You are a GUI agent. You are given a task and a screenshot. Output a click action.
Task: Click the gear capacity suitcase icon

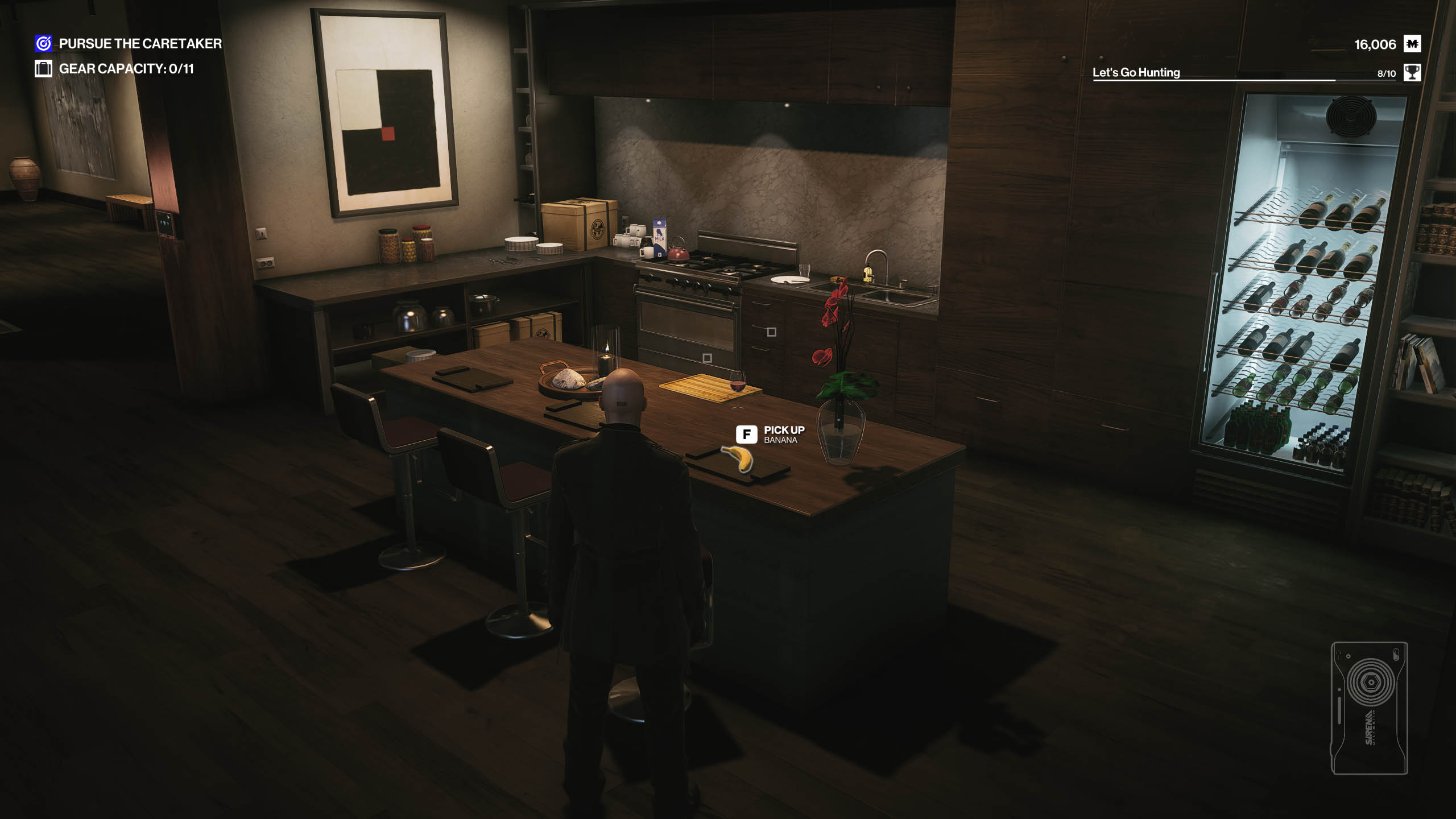coord(43,69)
